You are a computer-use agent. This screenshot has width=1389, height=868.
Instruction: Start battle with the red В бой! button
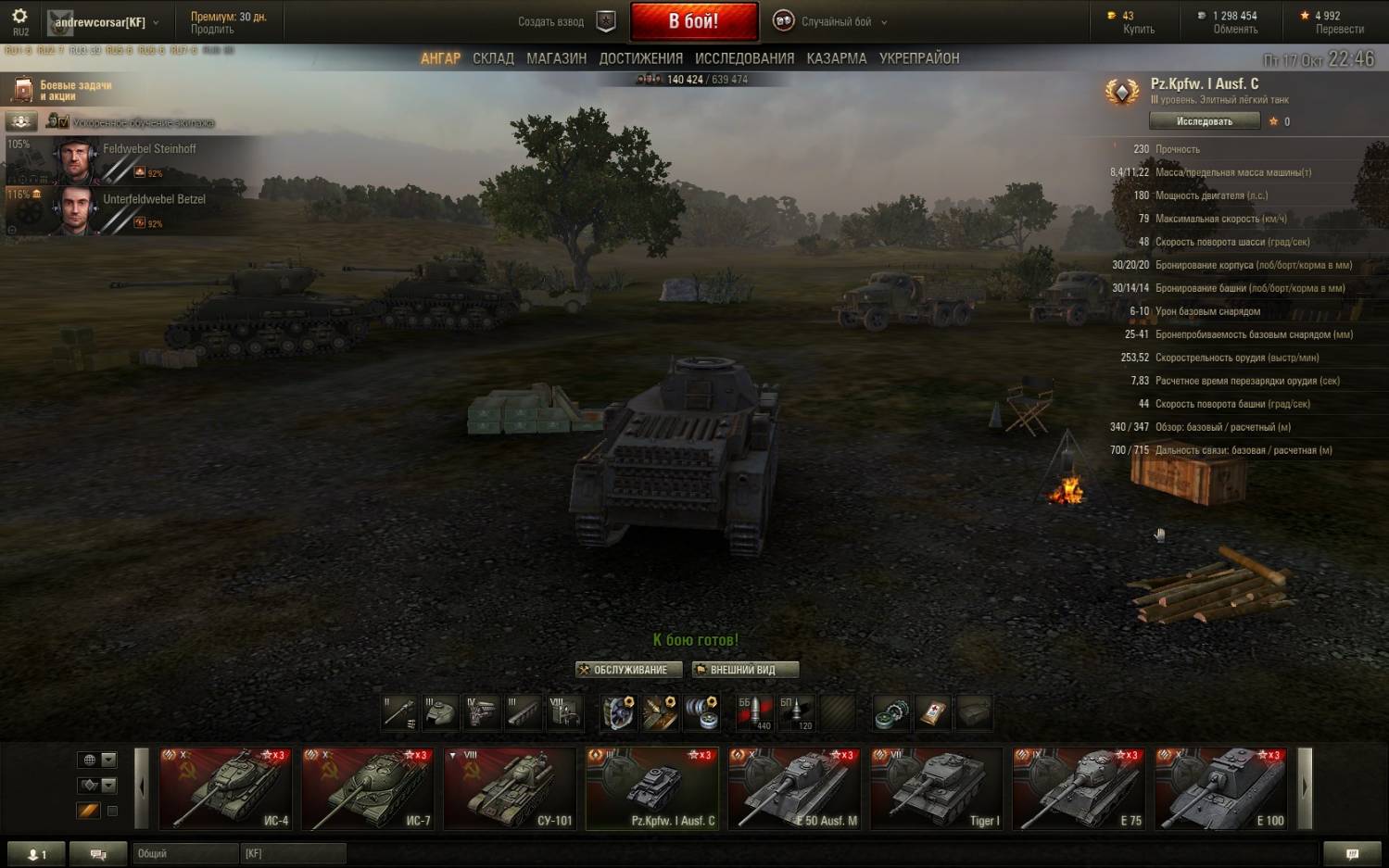[x=693, y=21]
